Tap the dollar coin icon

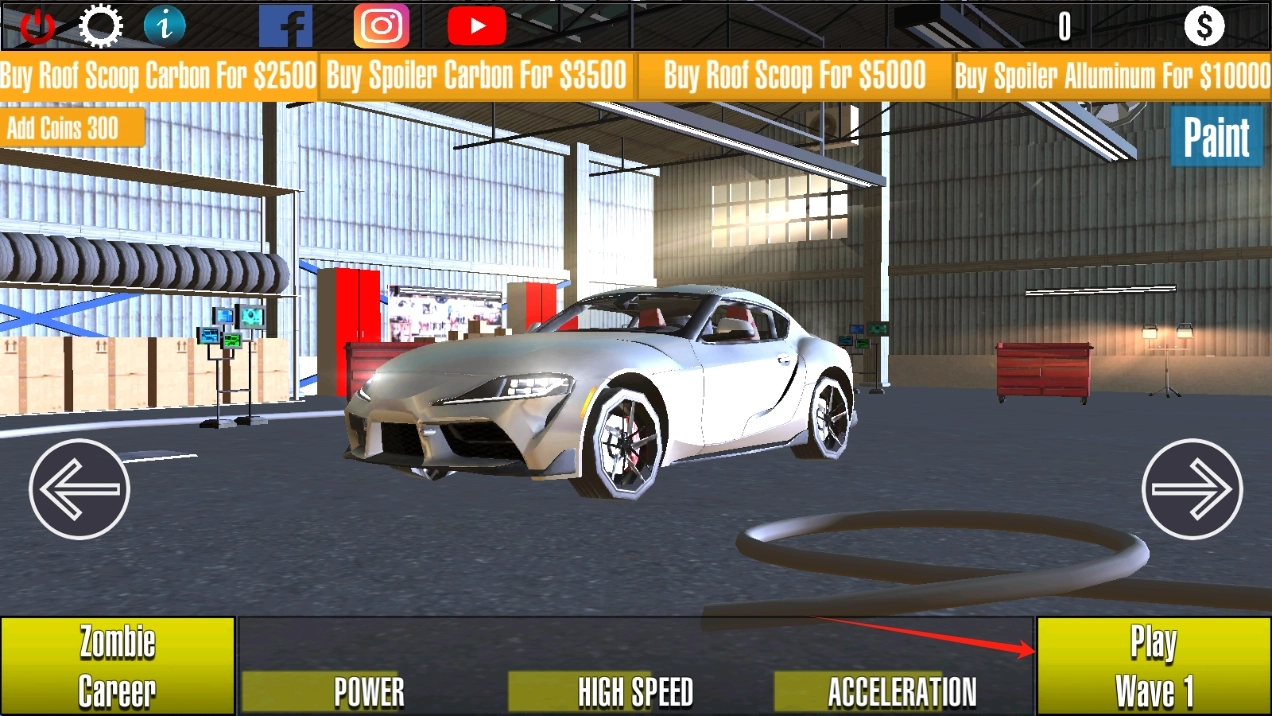coord(1204,26)
